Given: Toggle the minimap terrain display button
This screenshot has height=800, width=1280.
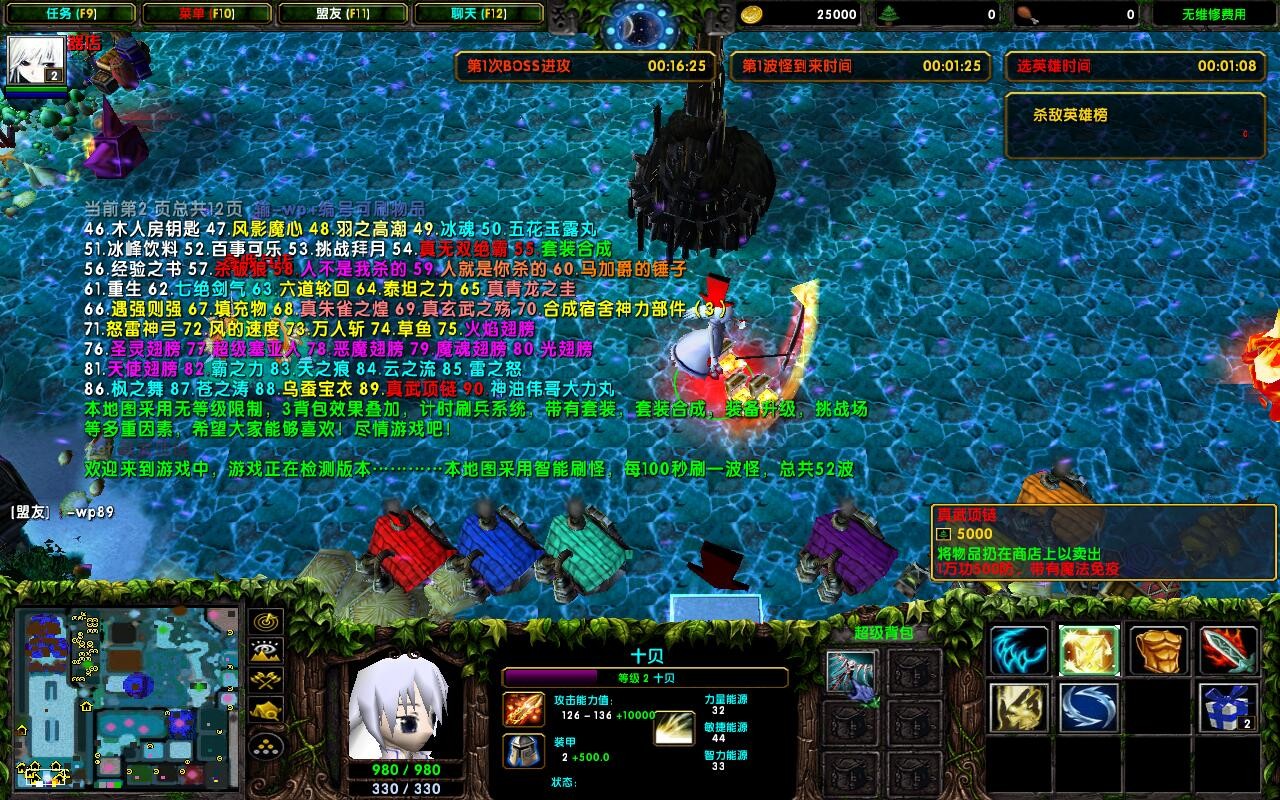Looking at the screenshot, I should (x=266, y=651).
